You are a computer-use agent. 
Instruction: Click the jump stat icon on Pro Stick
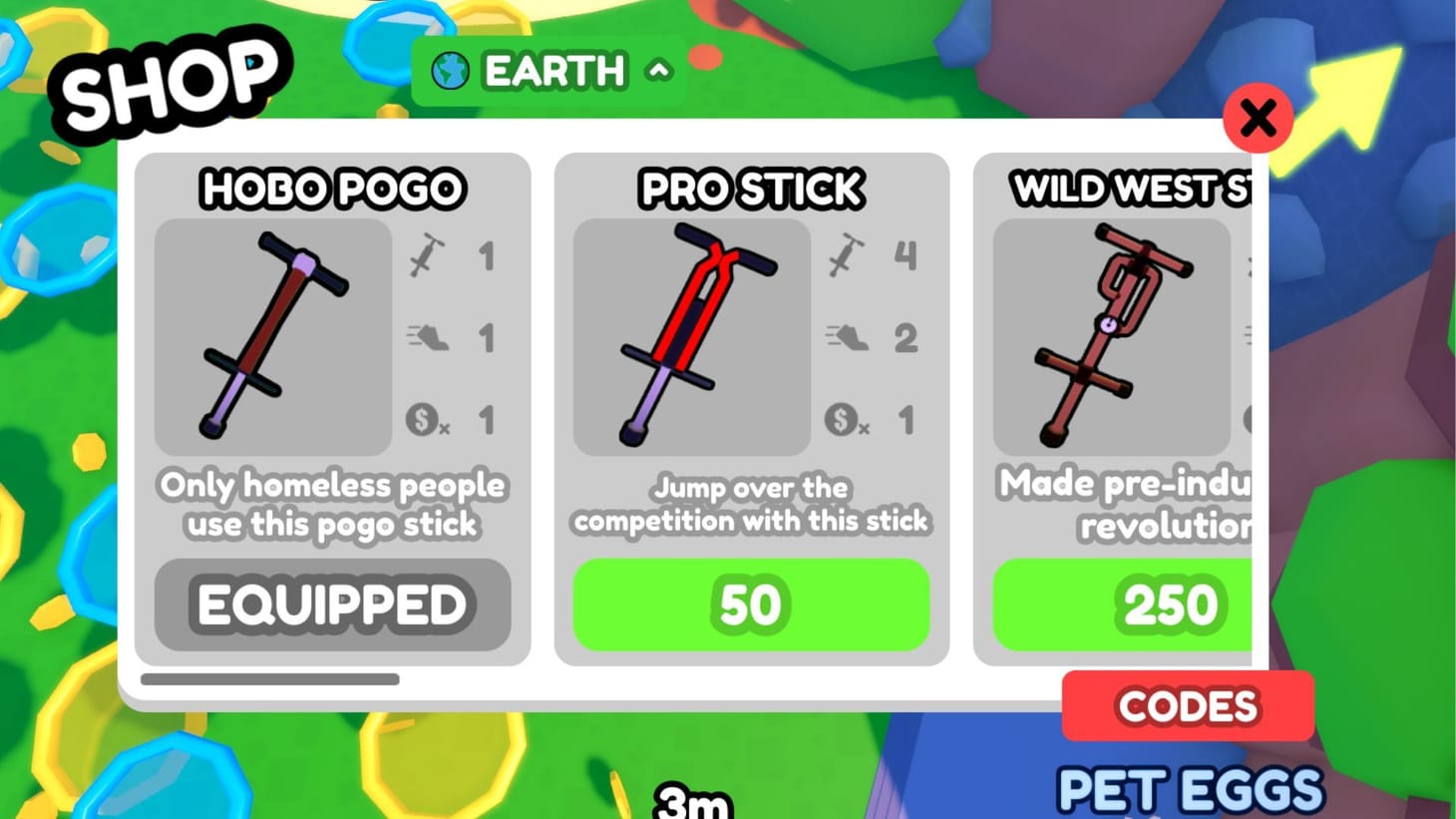(x=846, y=256)
